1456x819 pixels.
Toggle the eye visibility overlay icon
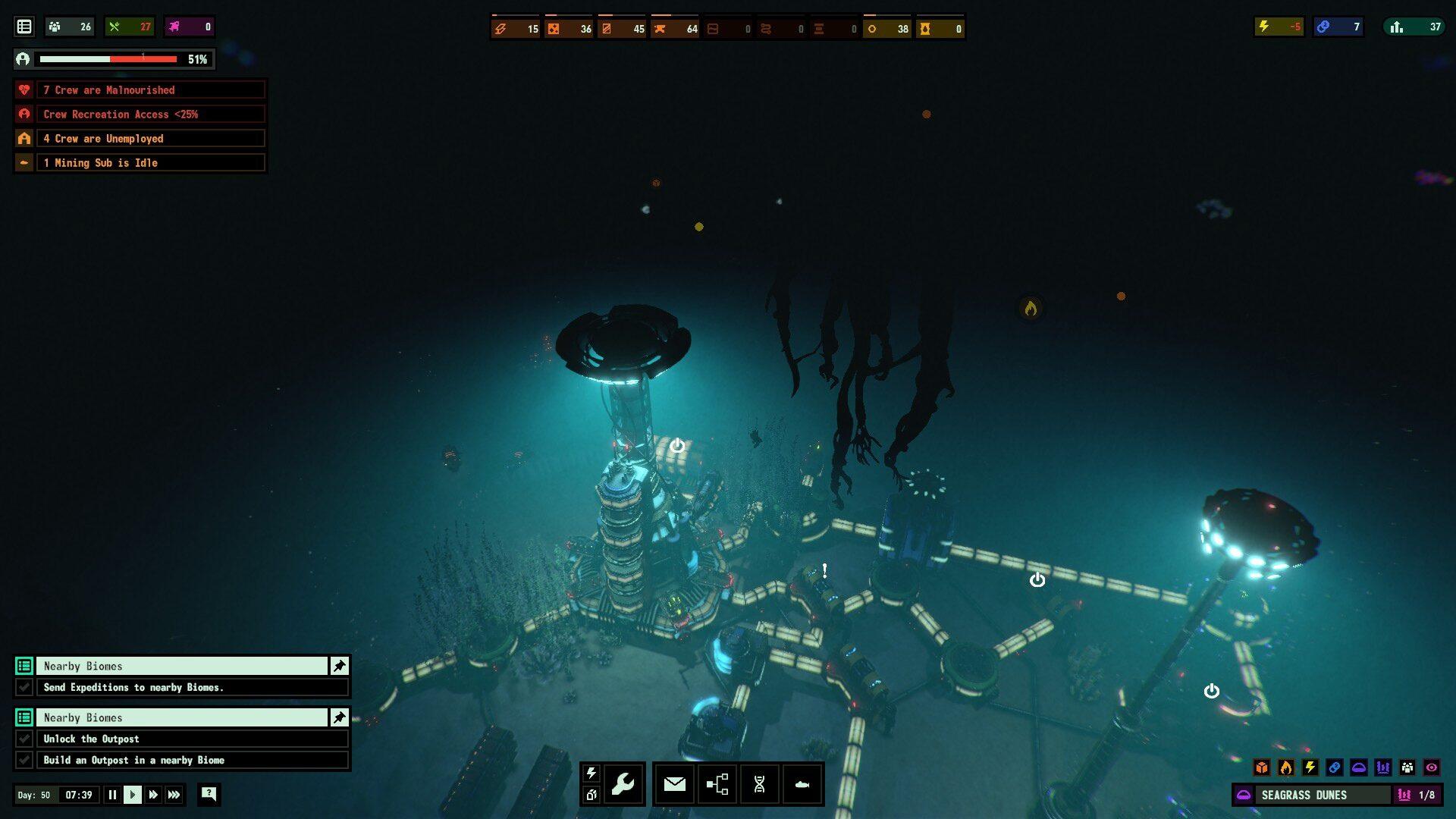[x=1432, y=767]
